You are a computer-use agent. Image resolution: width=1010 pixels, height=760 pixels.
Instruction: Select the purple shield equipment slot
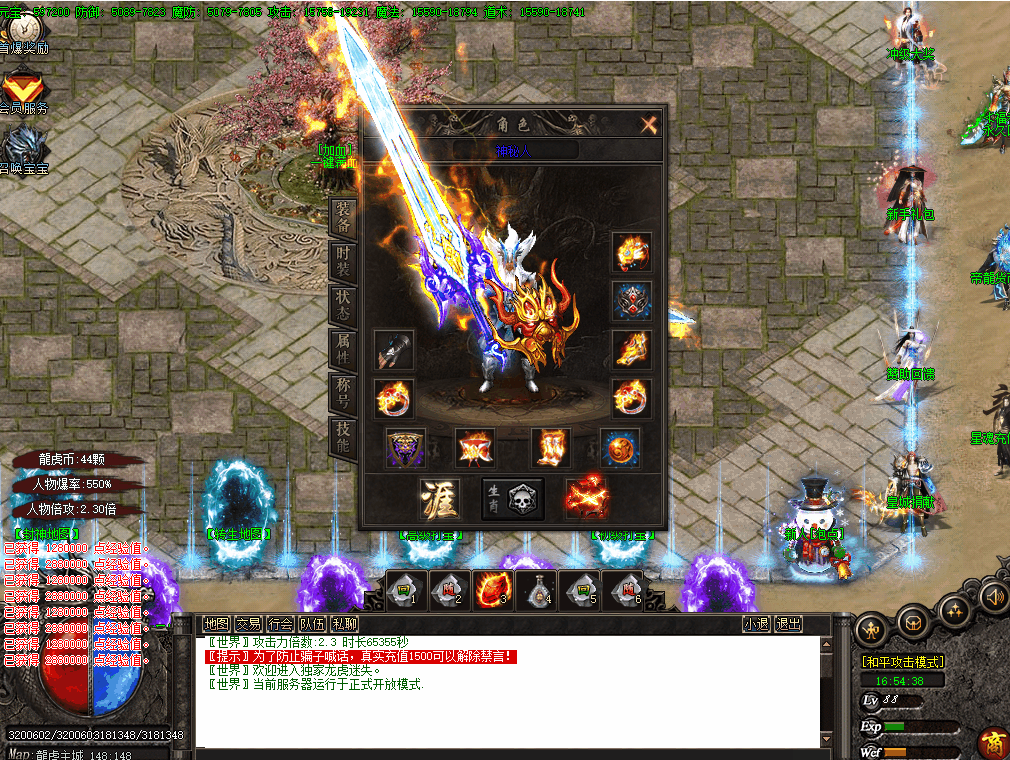[406, 448]
